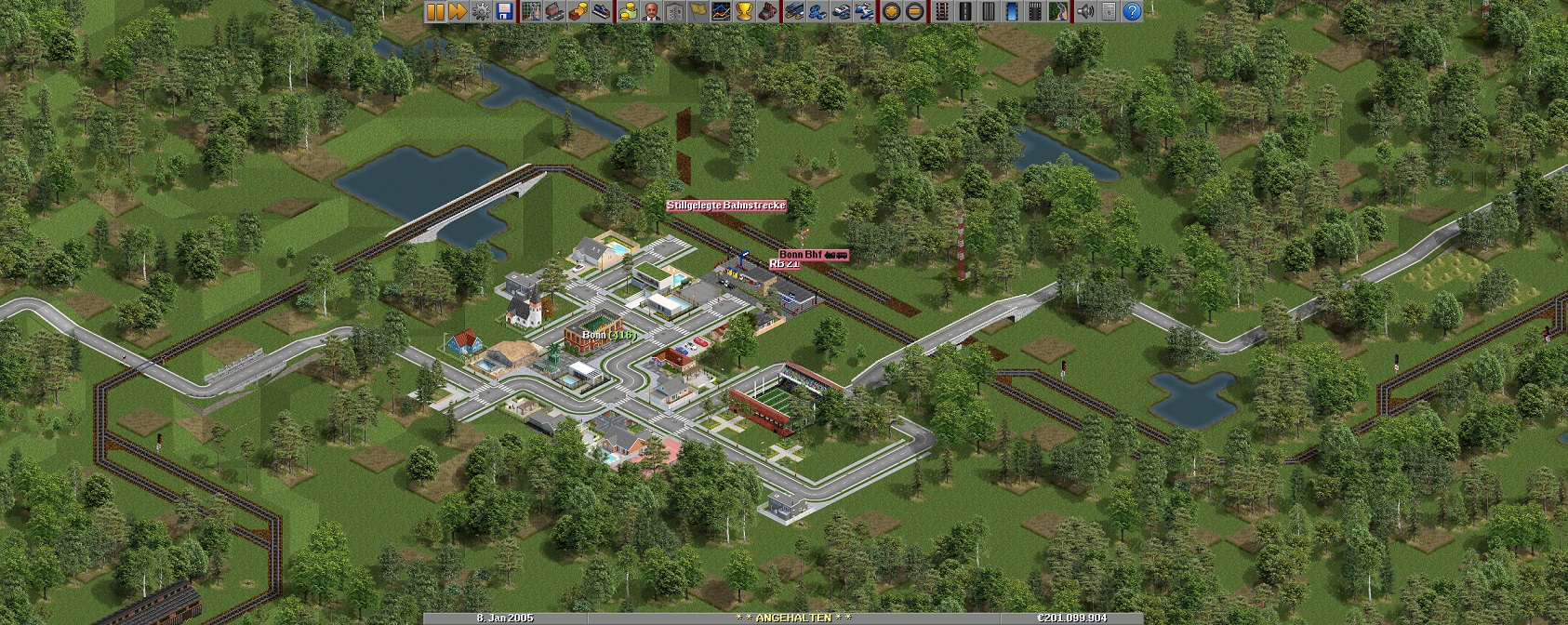This screenshot has width=1568, height=625.
Task: Show the world map menu
Action: click(532, 11)
